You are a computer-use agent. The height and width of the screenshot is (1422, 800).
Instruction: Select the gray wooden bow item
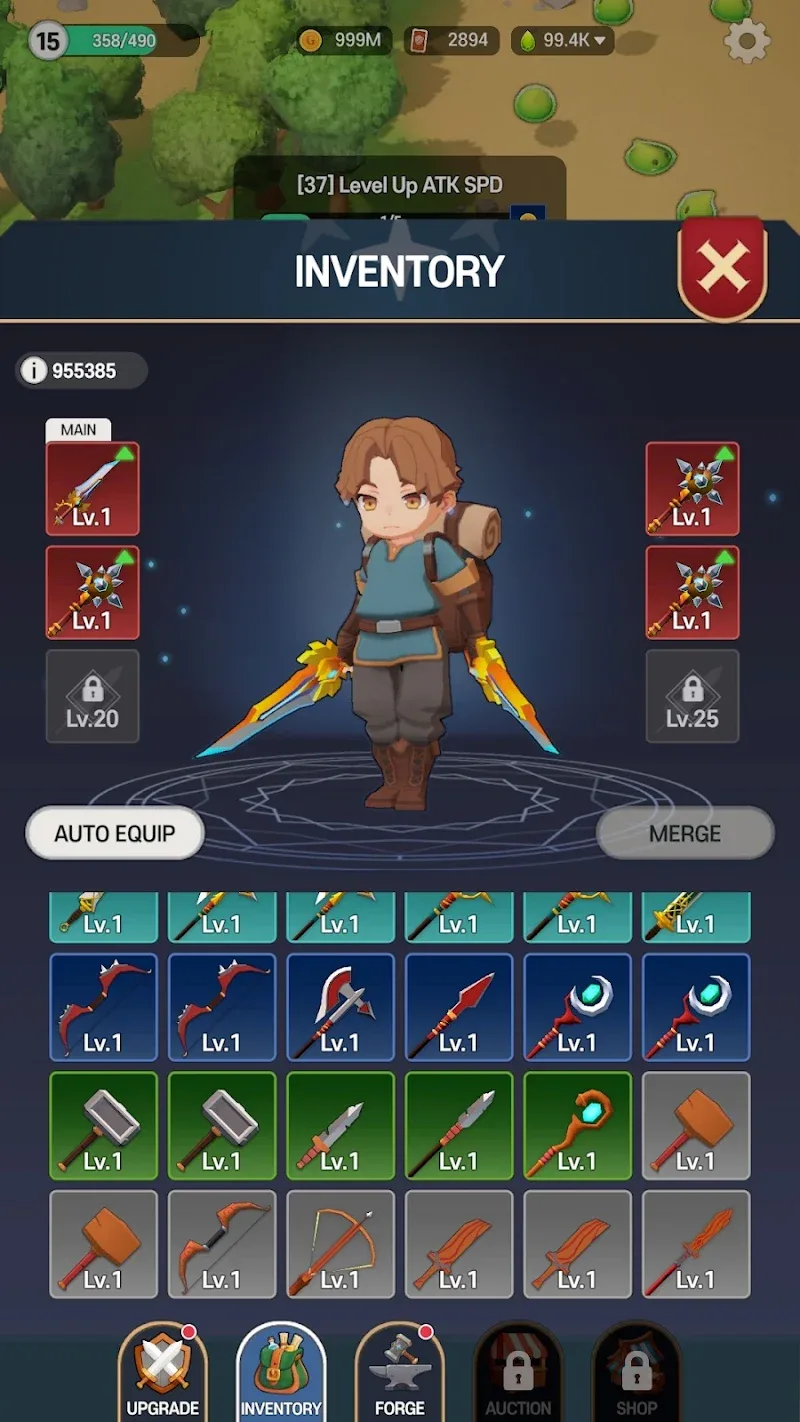[x=221, y=1244]
